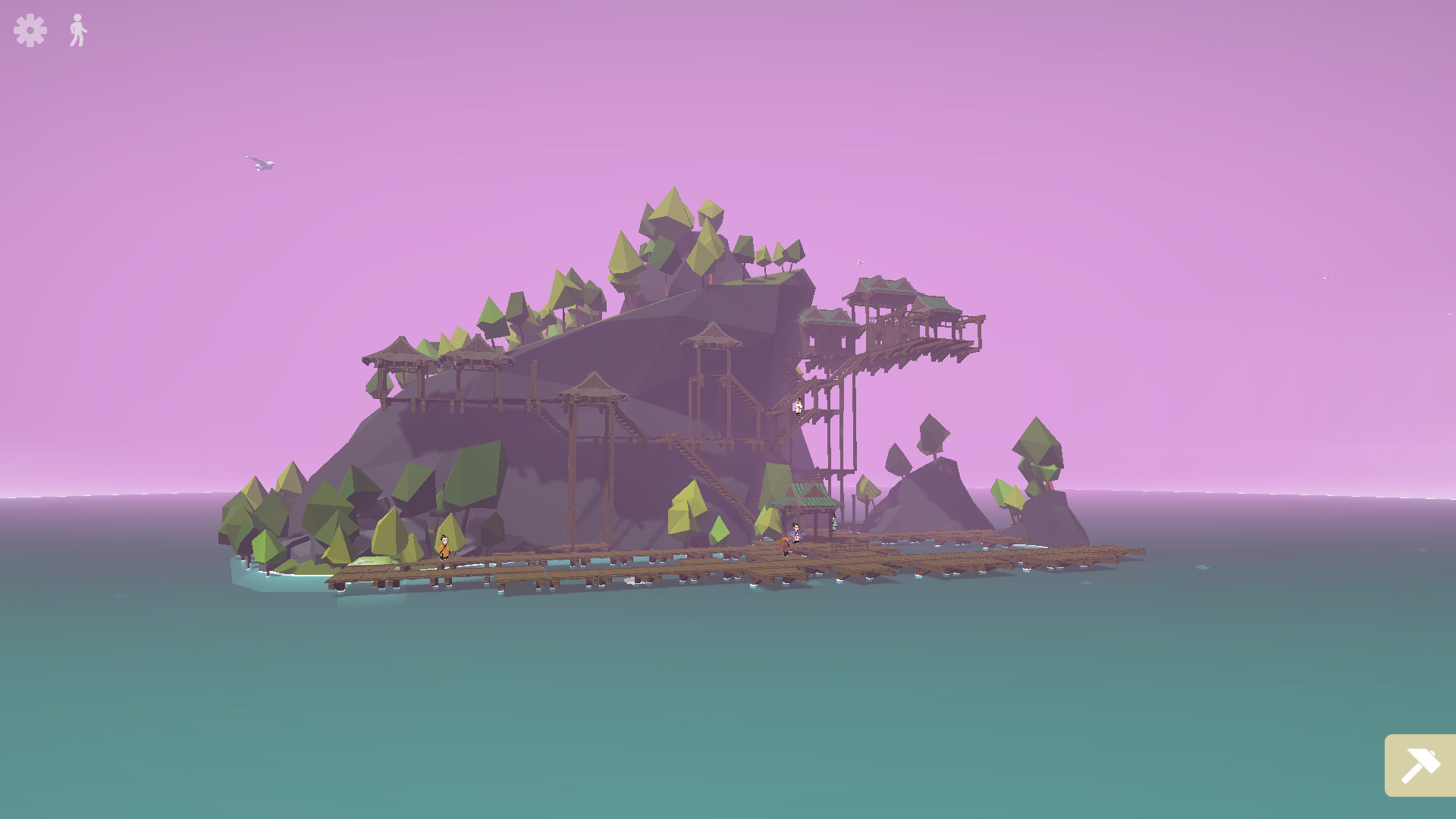
Task: Open the villager list via the walking person icon
Action: (78, 30)
